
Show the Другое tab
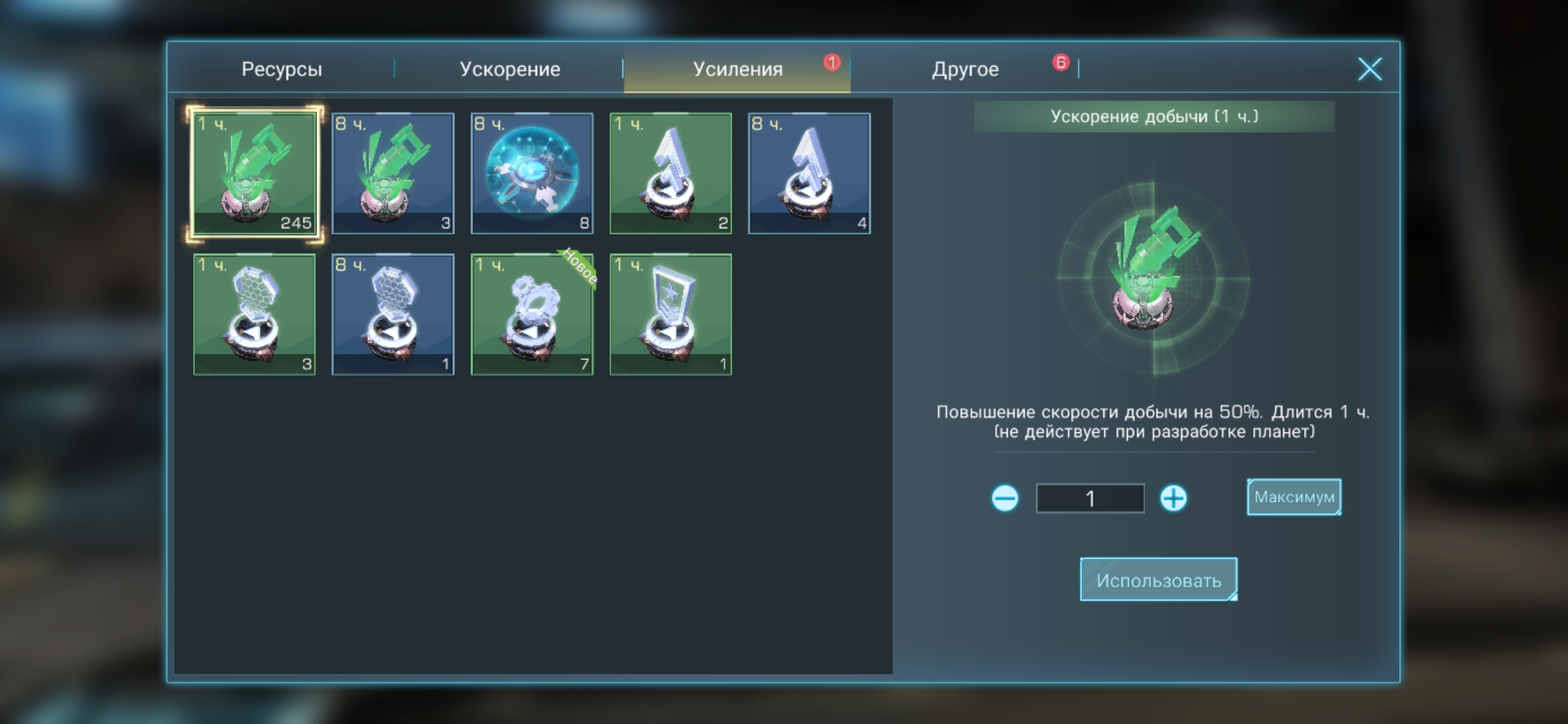[x=965, y=69]
